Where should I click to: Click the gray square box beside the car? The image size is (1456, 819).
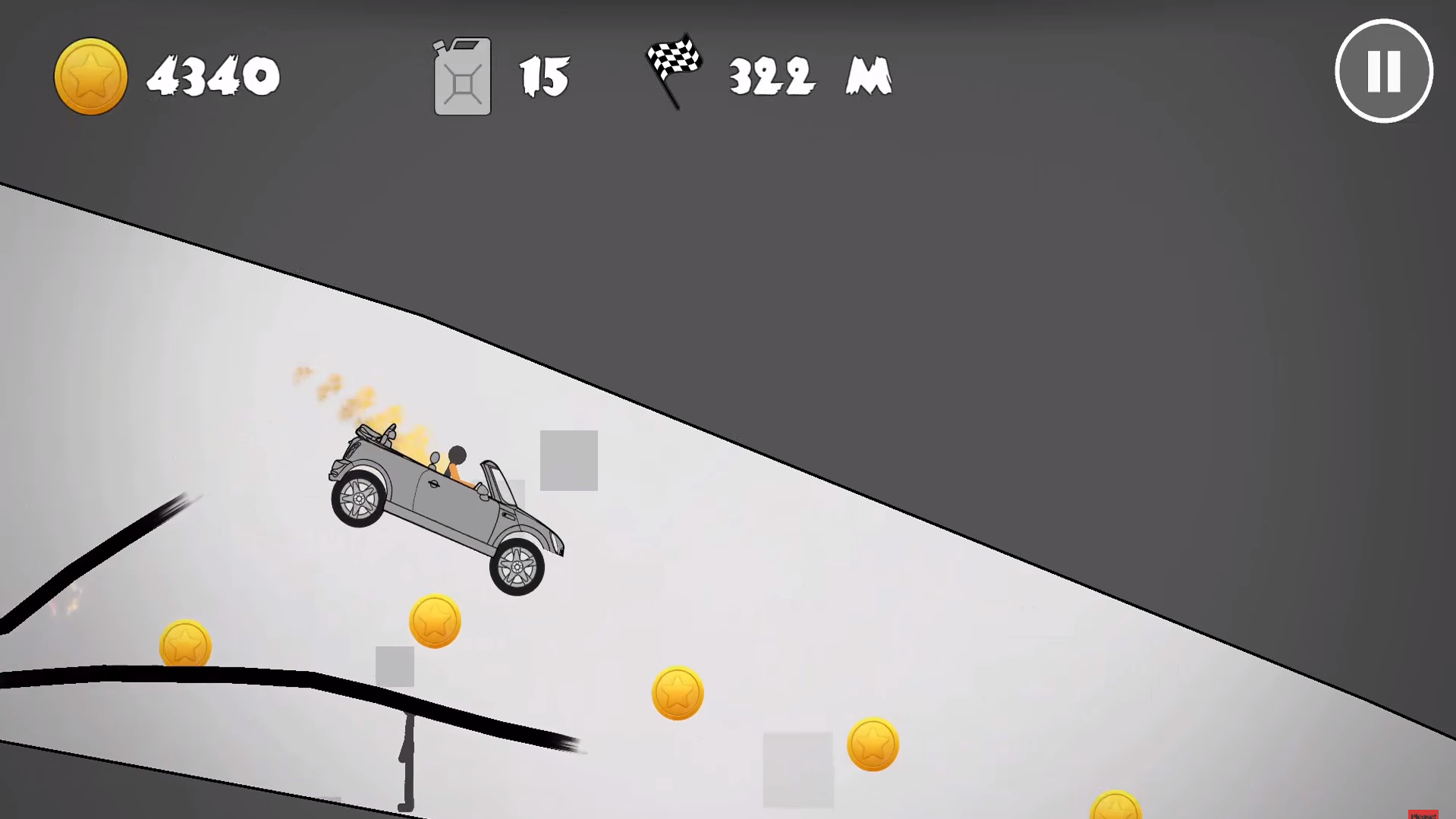point(568,460)
